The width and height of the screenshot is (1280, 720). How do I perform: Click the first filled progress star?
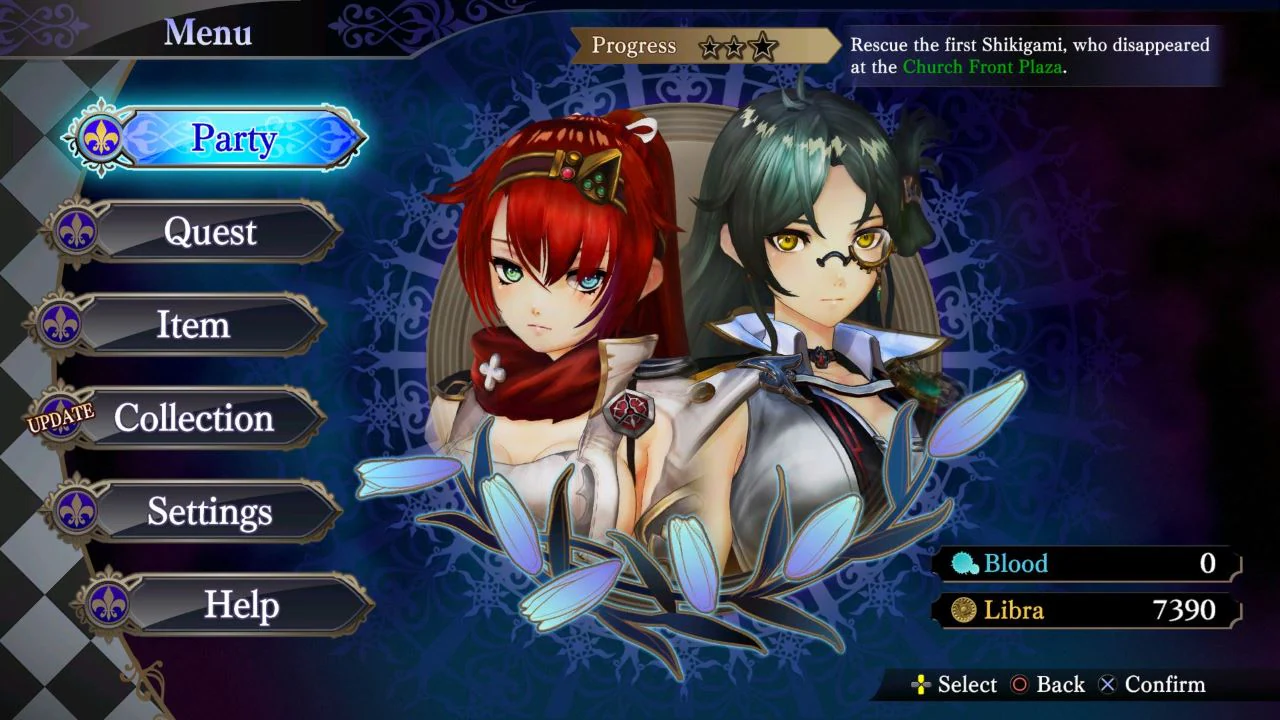pos(711,47)
